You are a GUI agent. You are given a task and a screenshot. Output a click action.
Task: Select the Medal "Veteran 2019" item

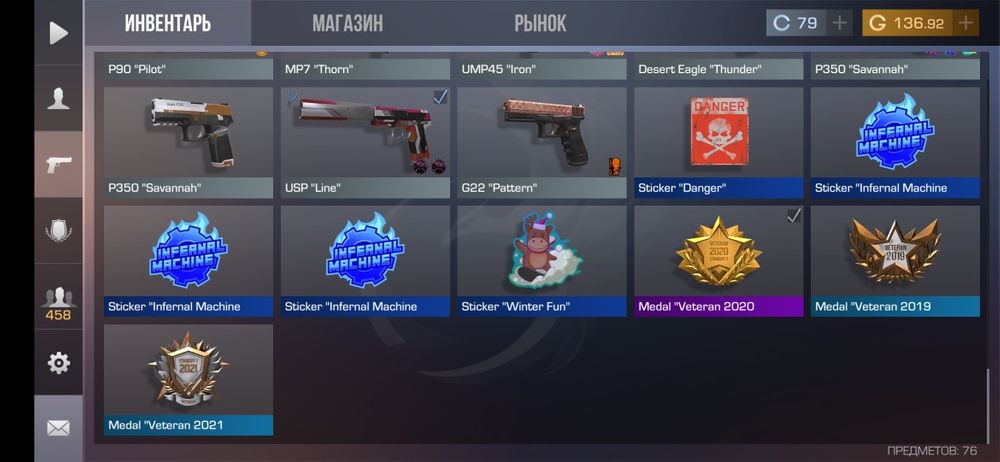(895, 260)
